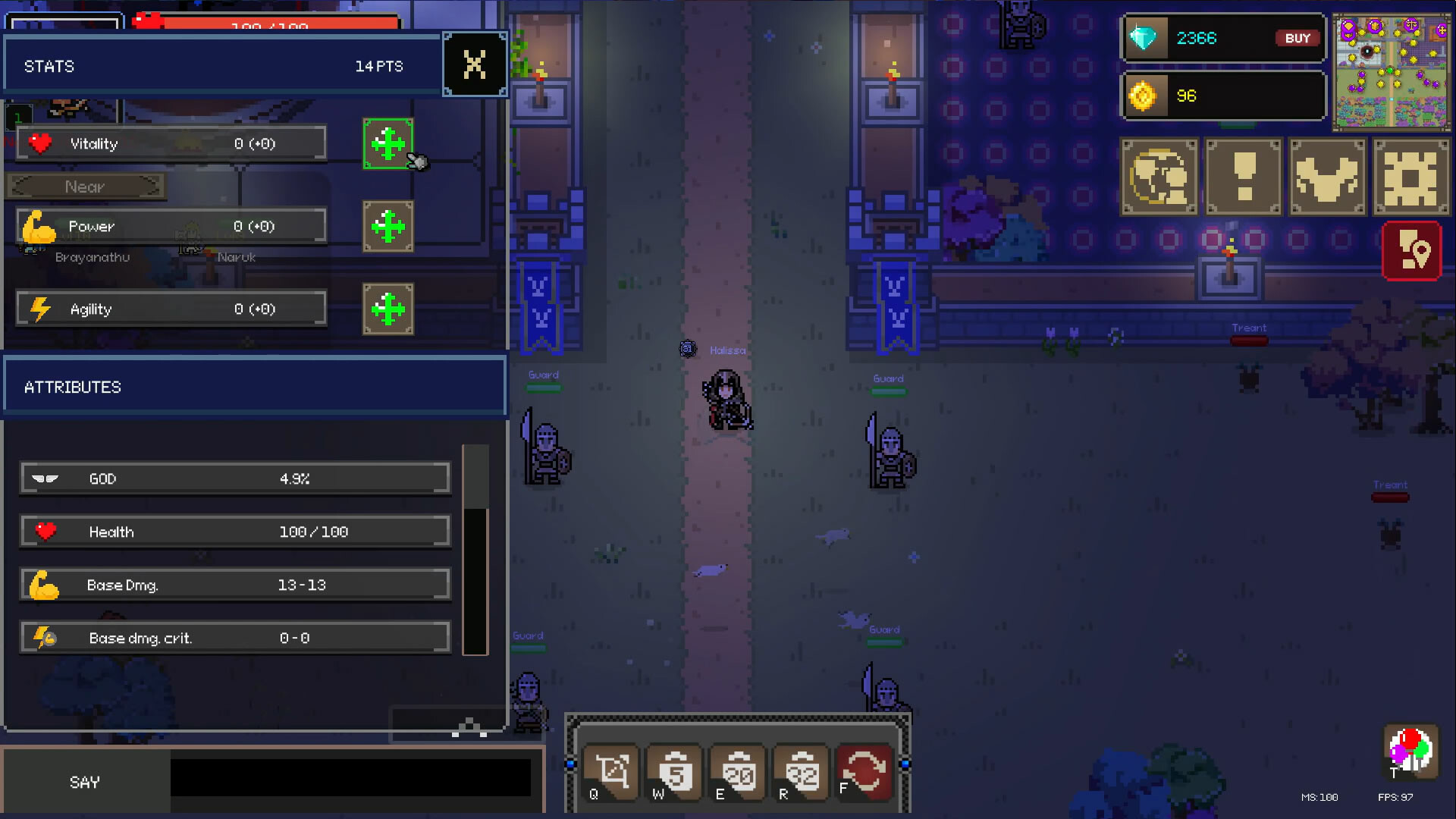Open the Near chat channel selector
This screenshot has width=1456, height=819.
tap(85, 186)
